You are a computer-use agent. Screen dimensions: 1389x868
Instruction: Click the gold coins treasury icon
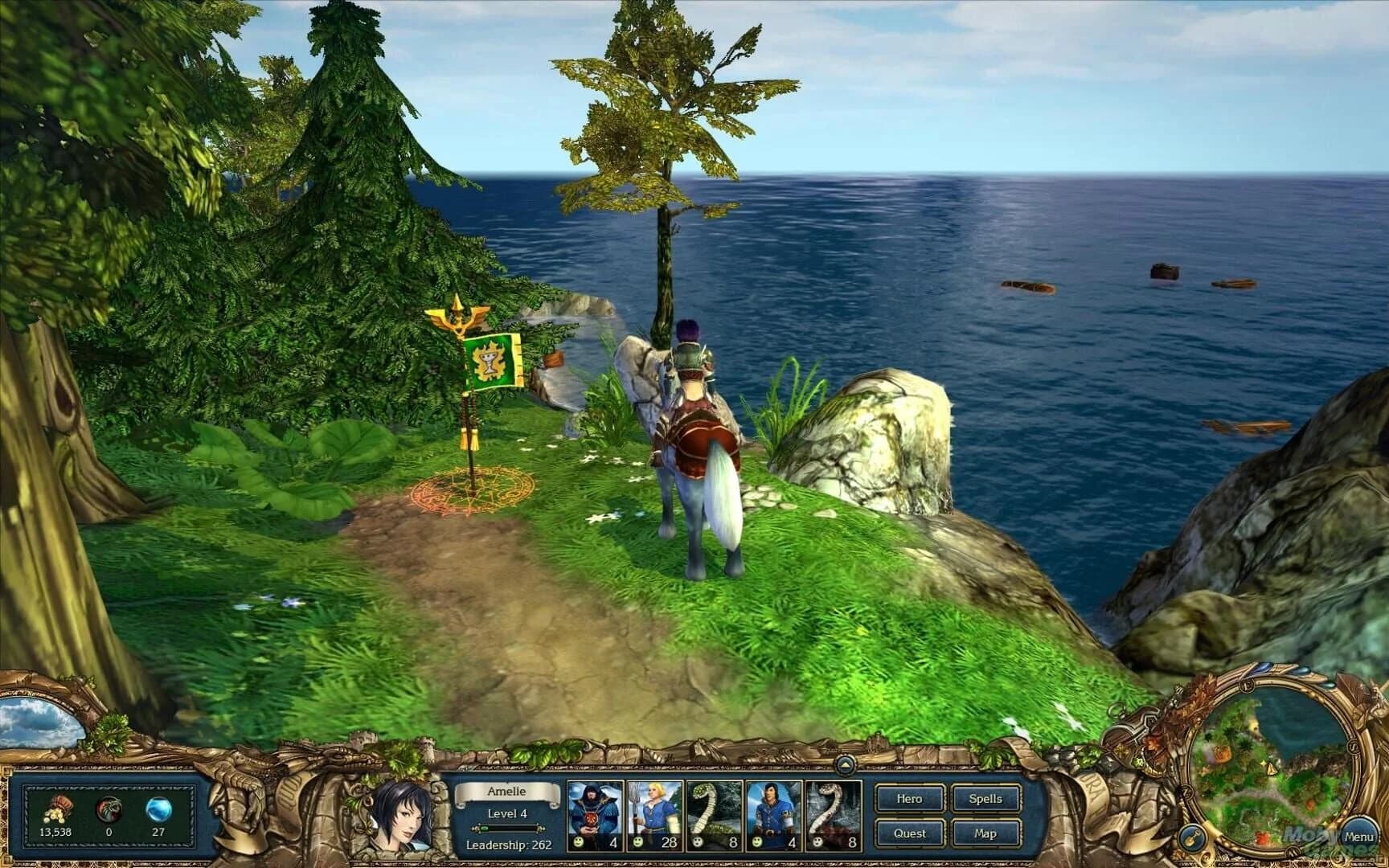pos(59,809)
